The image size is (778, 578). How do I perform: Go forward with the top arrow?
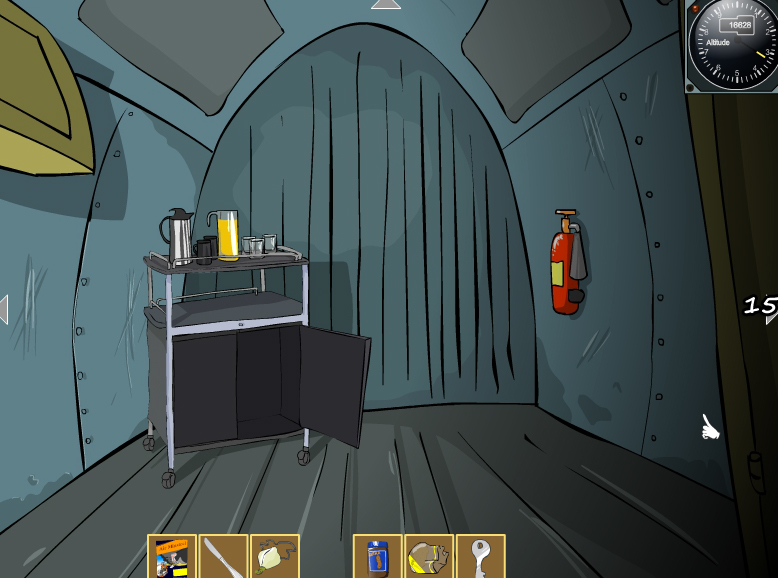click(385, 5)
